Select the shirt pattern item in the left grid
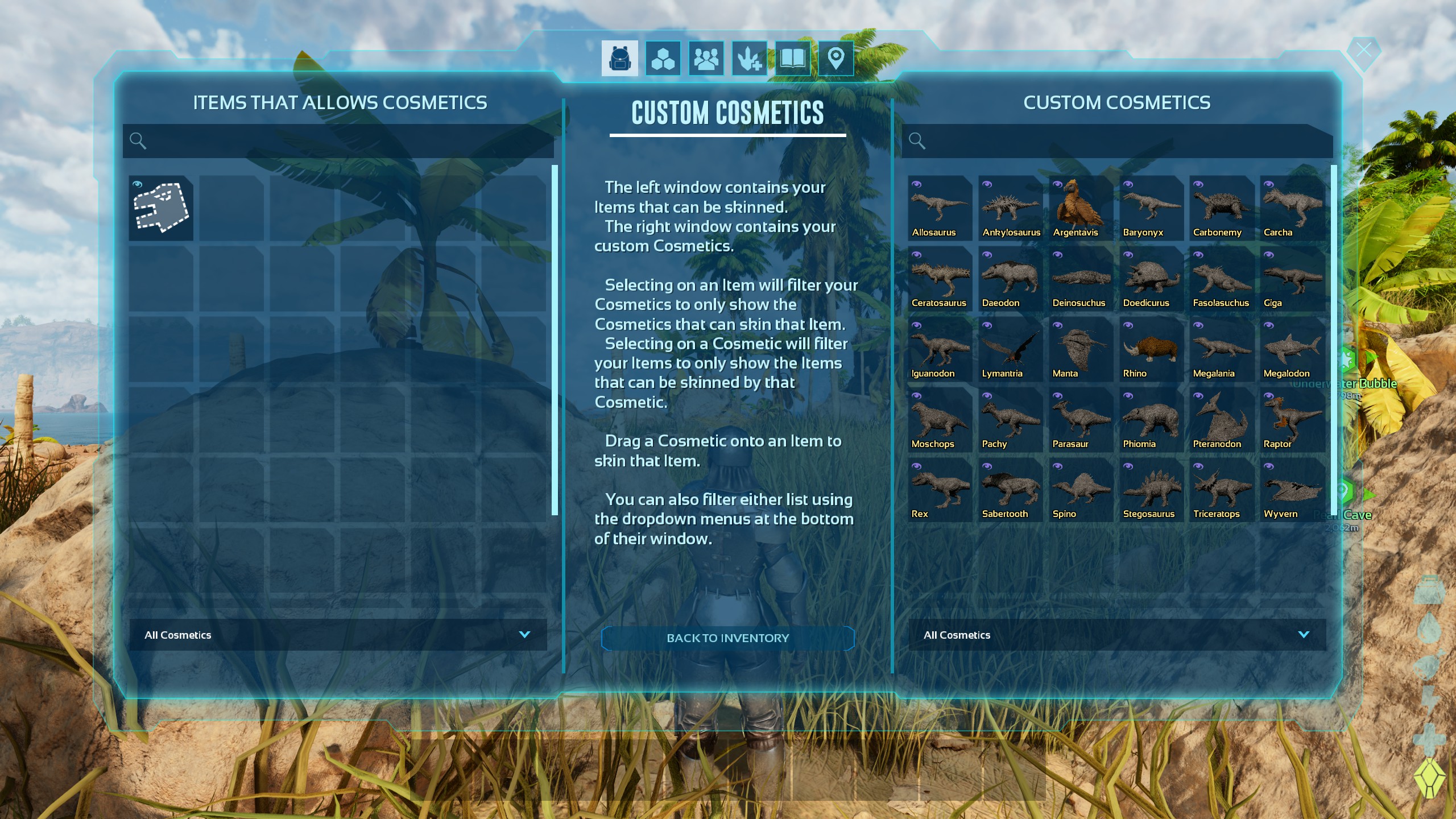 pyautogui.click(x=161, y=209)
